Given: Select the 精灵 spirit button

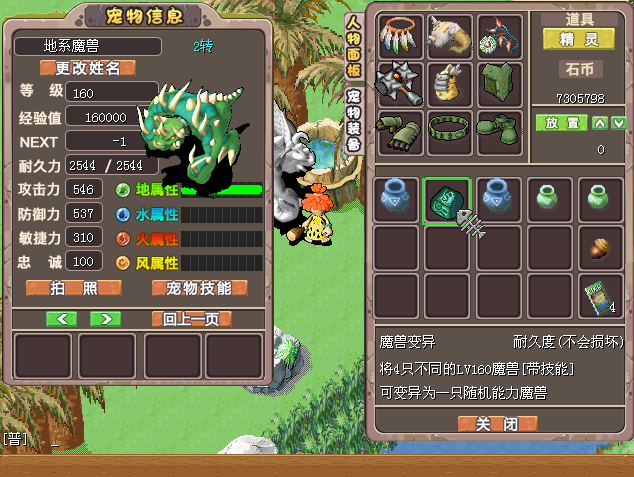Looking at the screenshot, I should point(578,39).
